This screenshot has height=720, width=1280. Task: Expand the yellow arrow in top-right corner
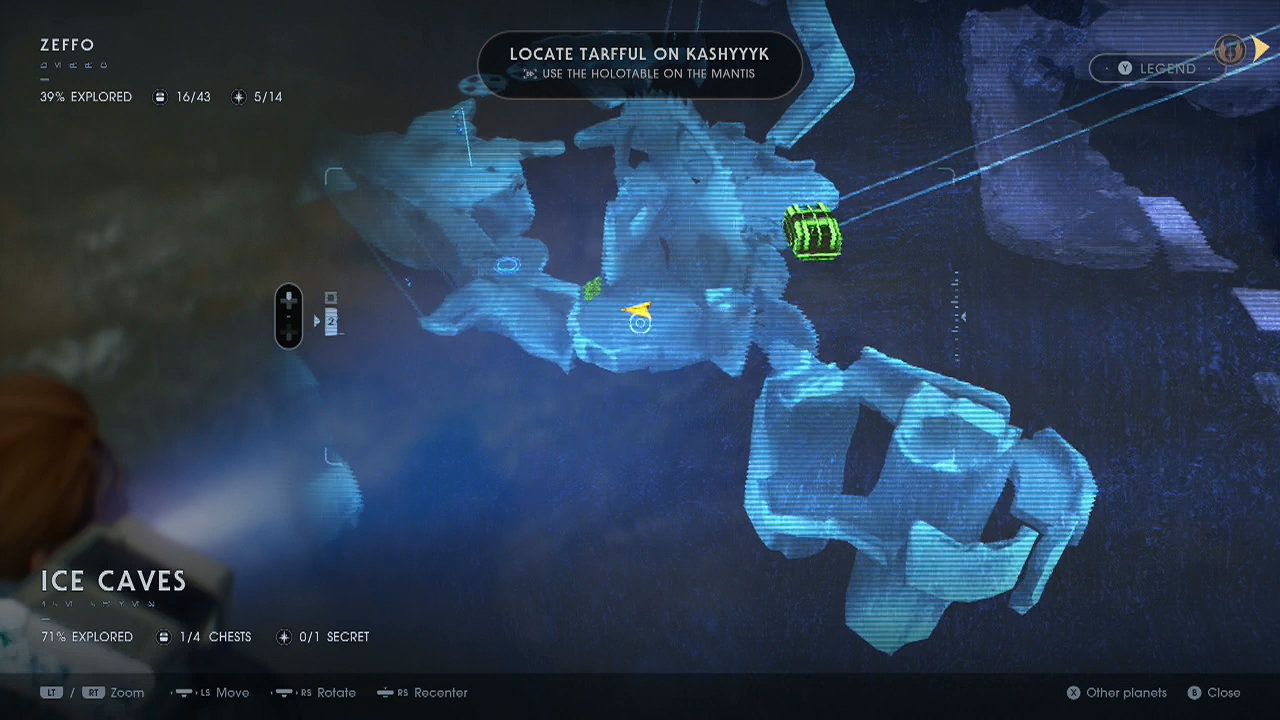tap(1262, 48)
